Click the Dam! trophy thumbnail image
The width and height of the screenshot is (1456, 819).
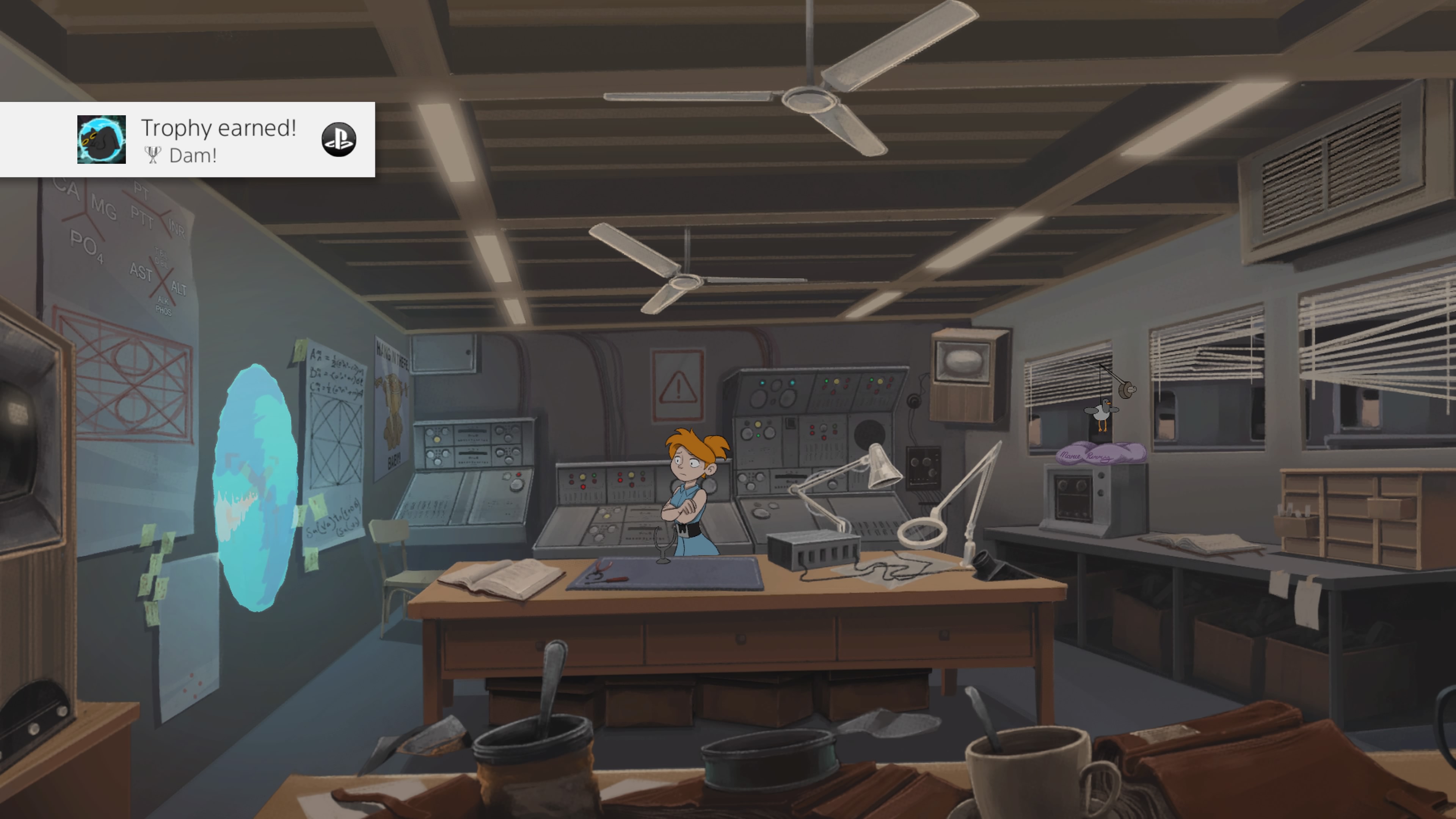101,140
